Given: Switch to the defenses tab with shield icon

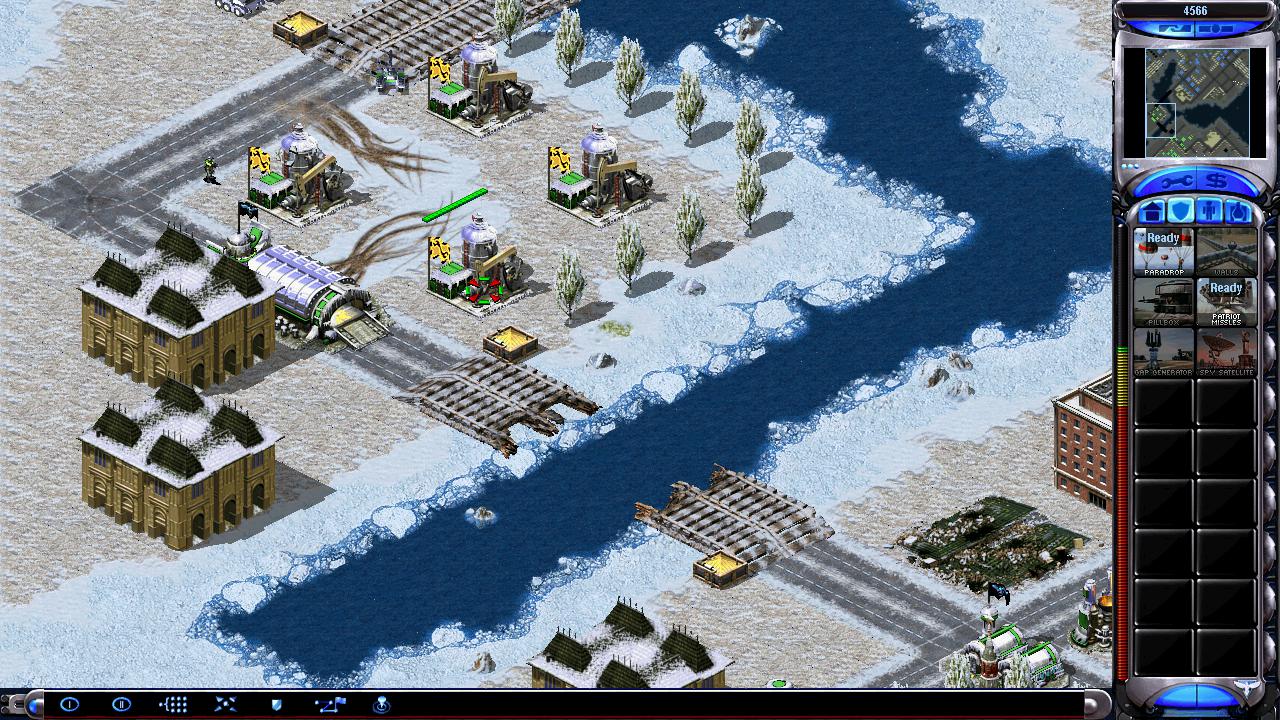Looking at the screenshot, I should [1180, 211].
